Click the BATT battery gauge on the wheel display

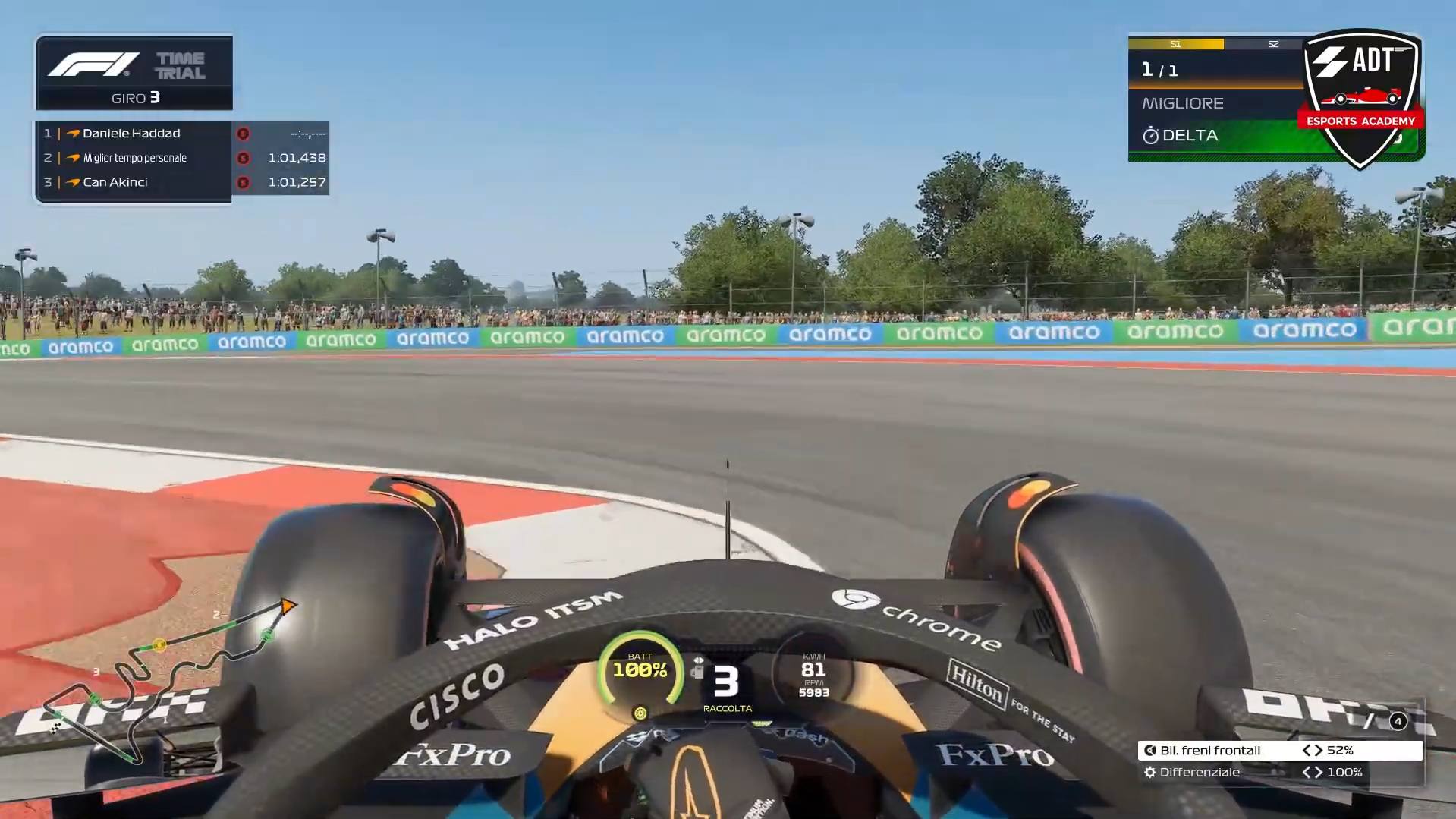(641, 668)
